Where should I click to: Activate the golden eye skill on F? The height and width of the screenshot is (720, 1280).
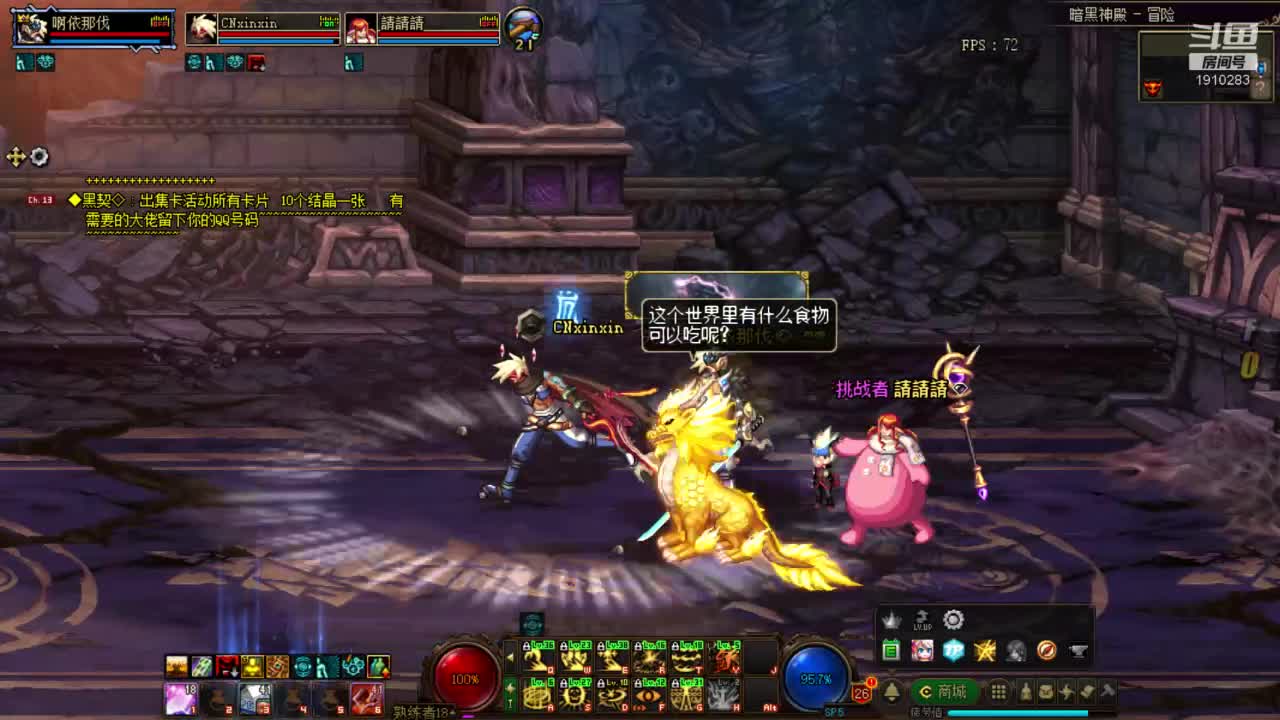(x=650, y=694)
